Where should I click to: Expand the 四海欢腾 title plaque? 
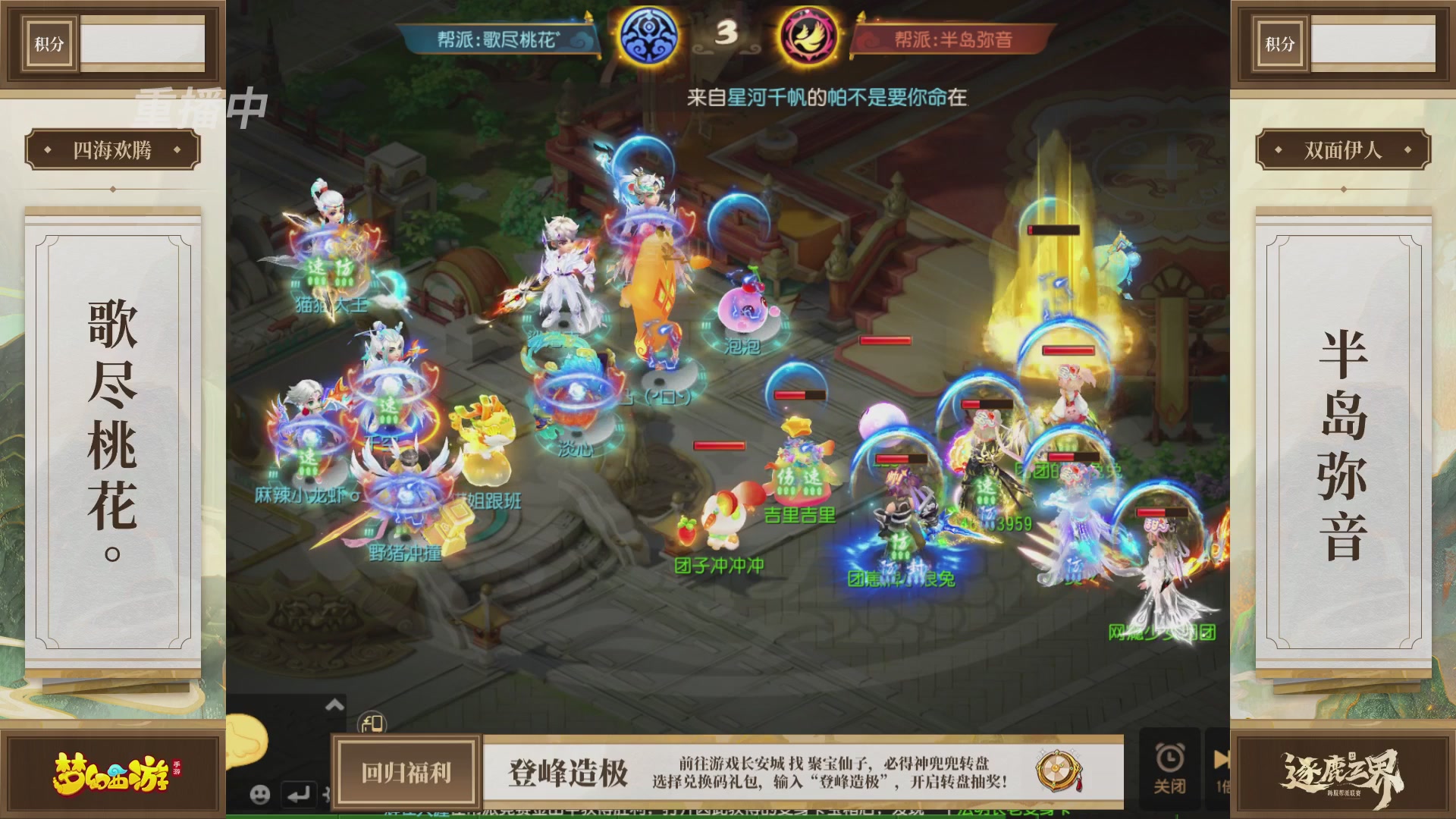click(x=112, y=149)
